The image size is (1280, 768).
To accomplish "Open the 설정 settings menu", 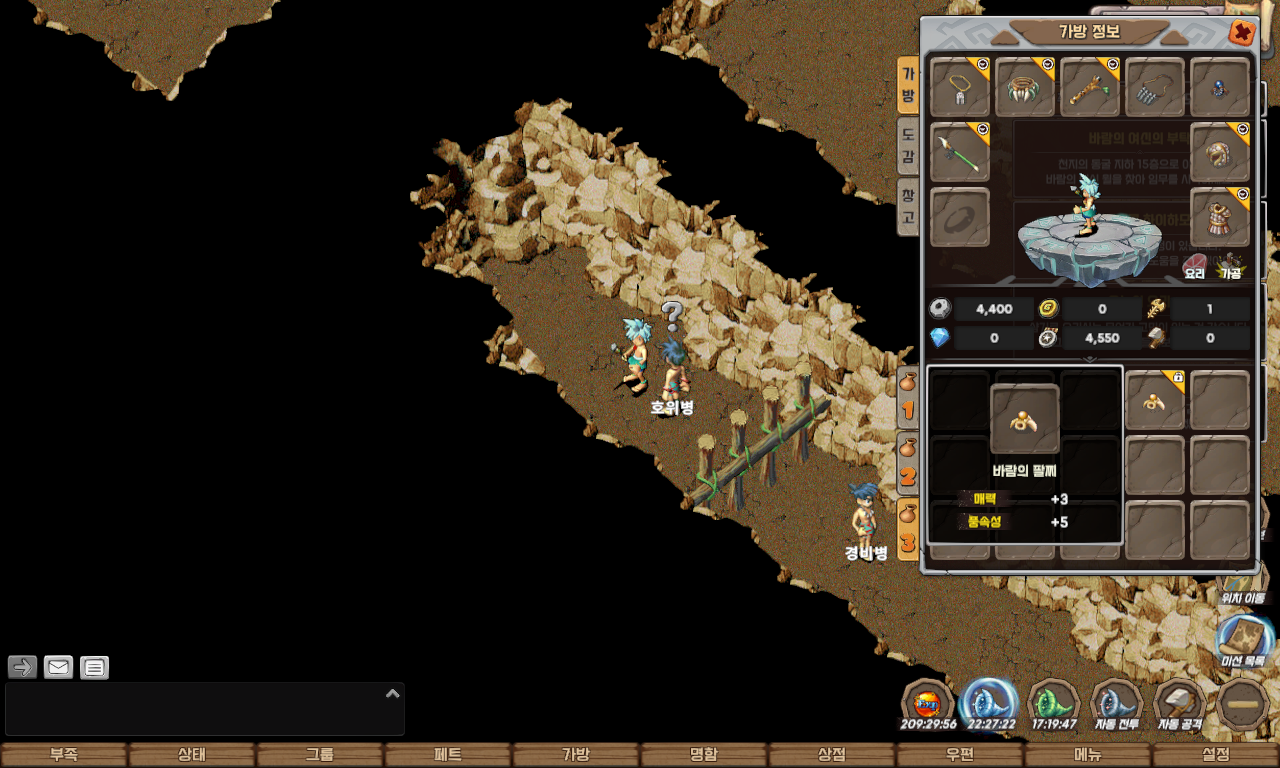I will point(1216,755).
